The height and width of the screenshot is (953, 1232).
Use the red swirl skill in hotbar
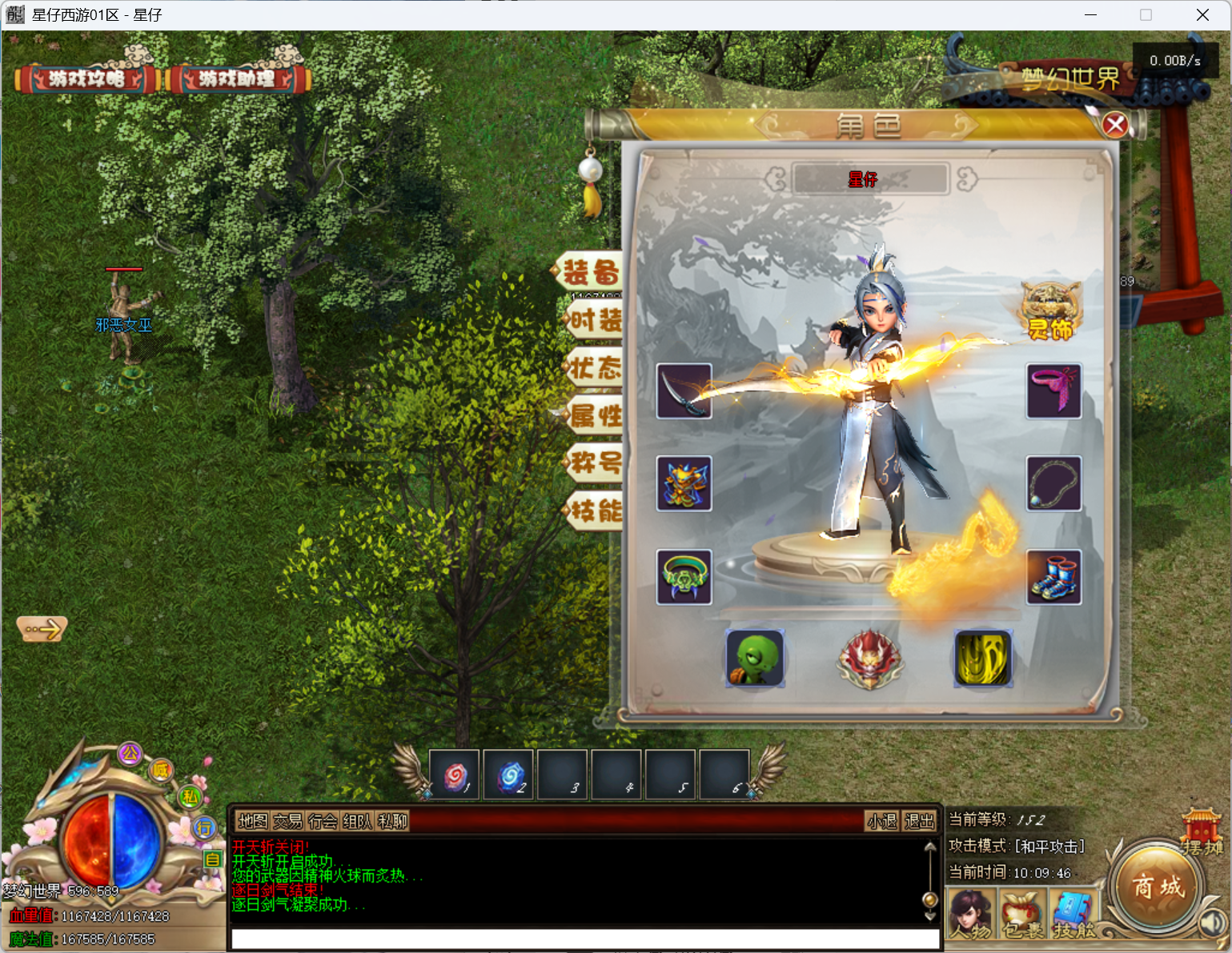455,775
